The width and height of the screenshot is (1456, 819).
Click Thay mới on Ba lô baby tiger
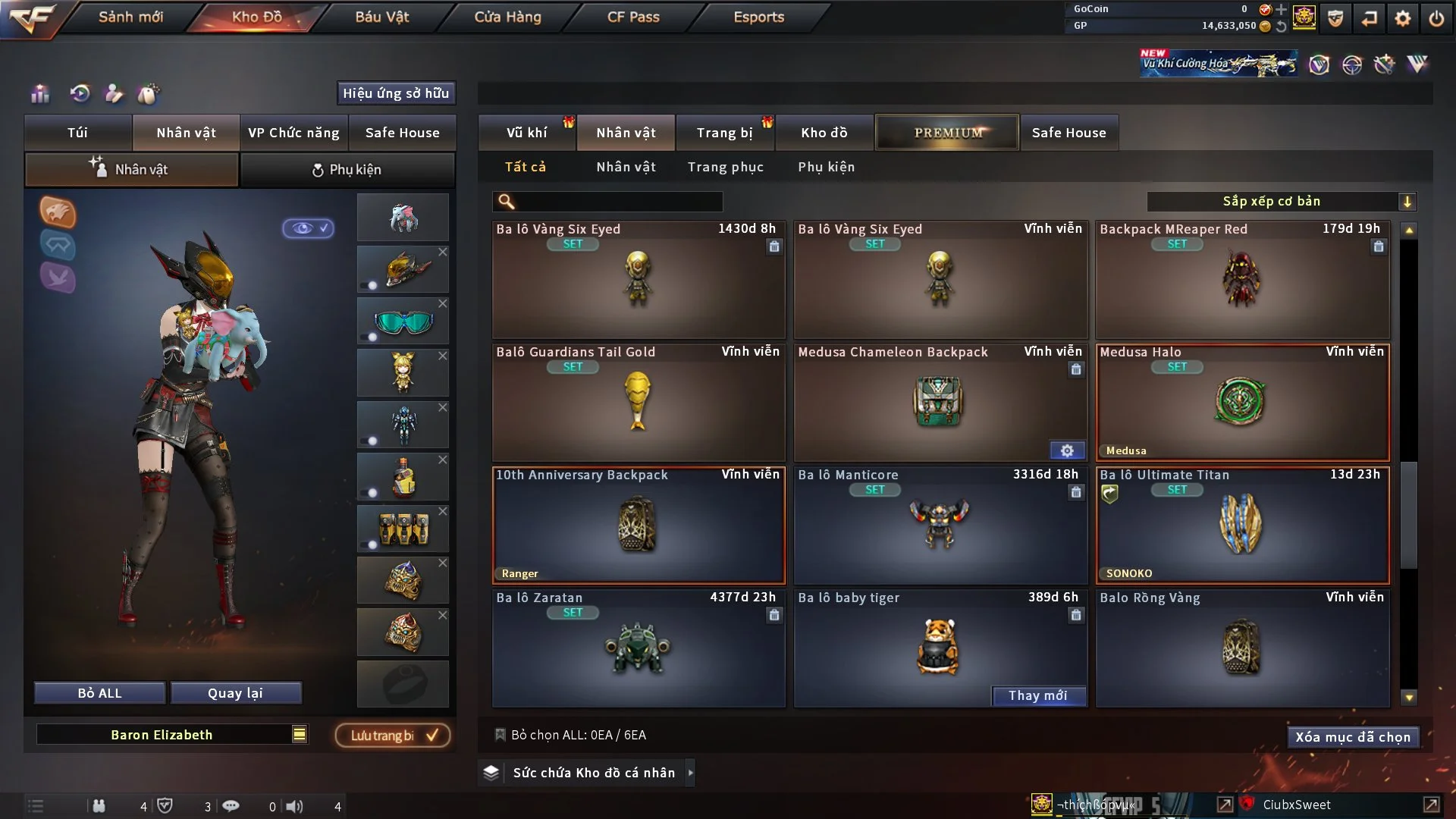click(x=1037, y=695)
